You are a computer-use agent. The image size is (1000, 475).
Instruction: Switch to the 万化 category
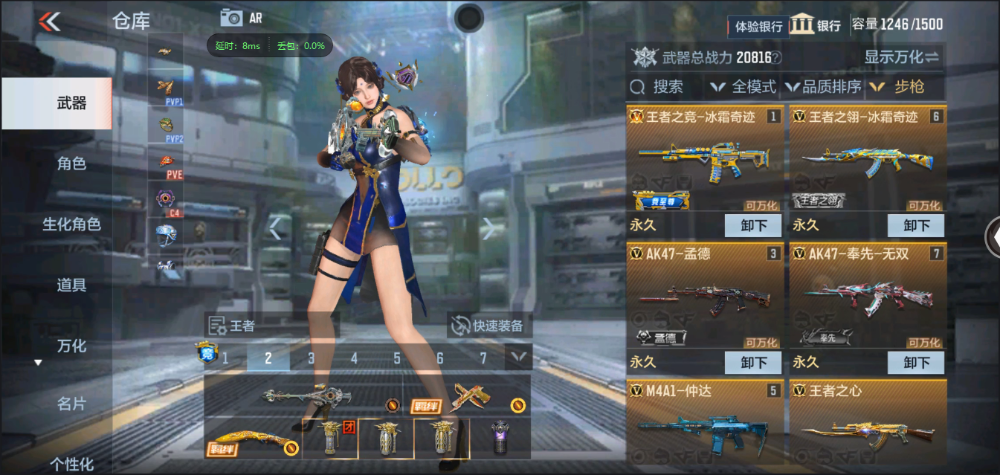71,346
